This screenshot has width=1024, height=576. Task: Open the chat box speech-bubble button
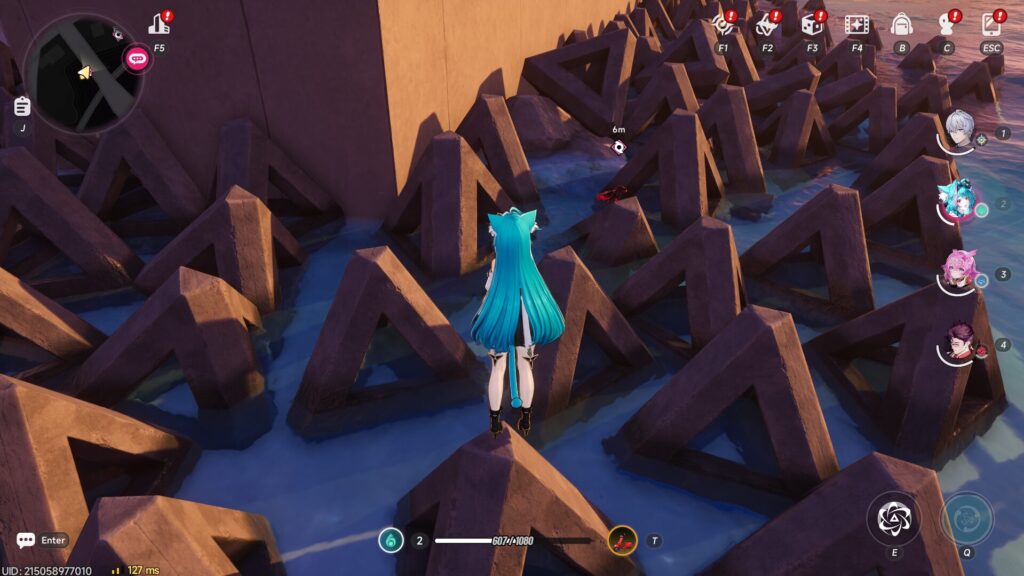click(26, 540)
